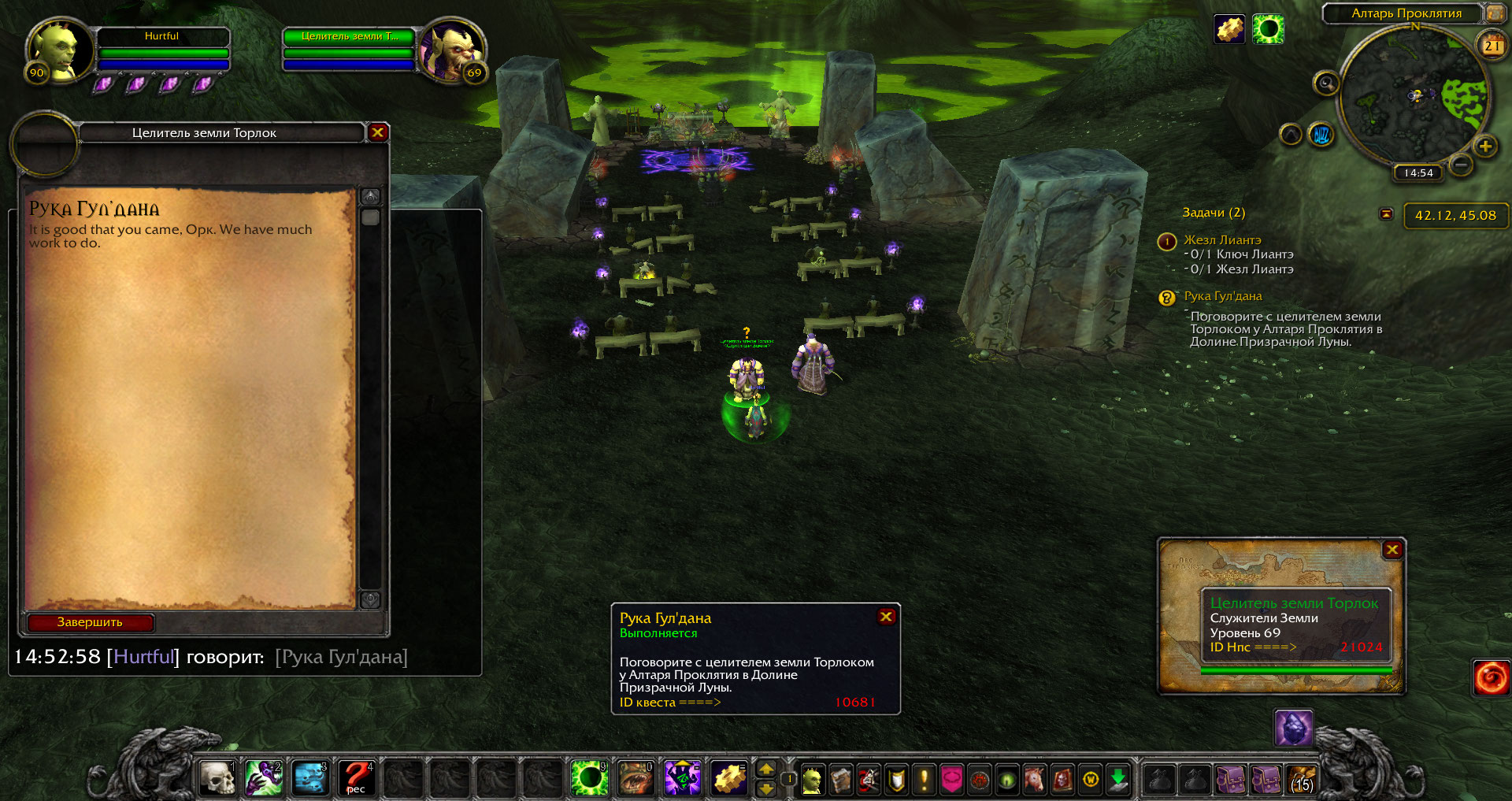The image size is (1512, 801).
Task: Use the red question mark macro
Action: 356,778
